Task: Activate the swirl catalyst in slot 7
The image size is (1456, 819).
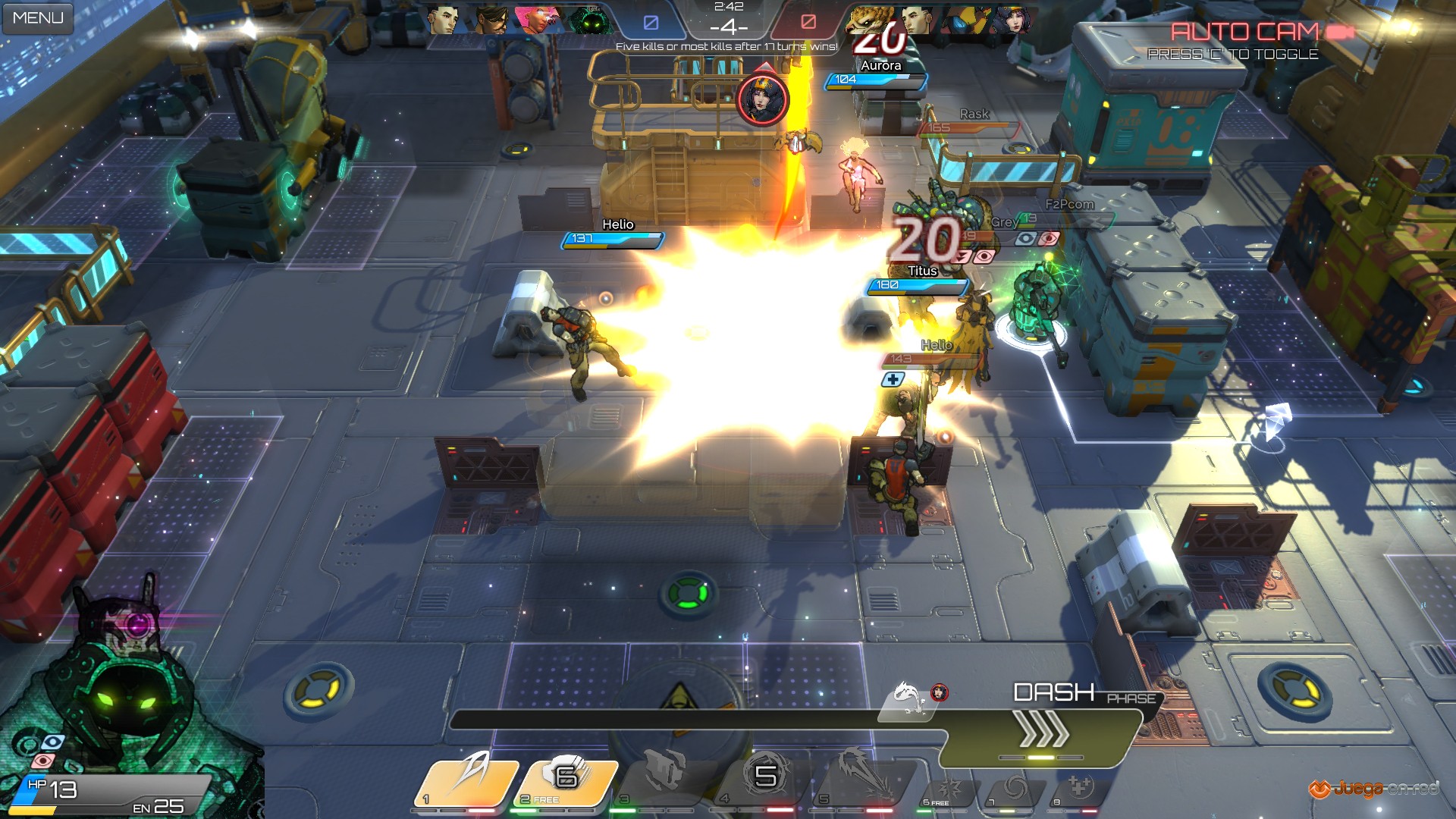Action: tap(1014, 789)
